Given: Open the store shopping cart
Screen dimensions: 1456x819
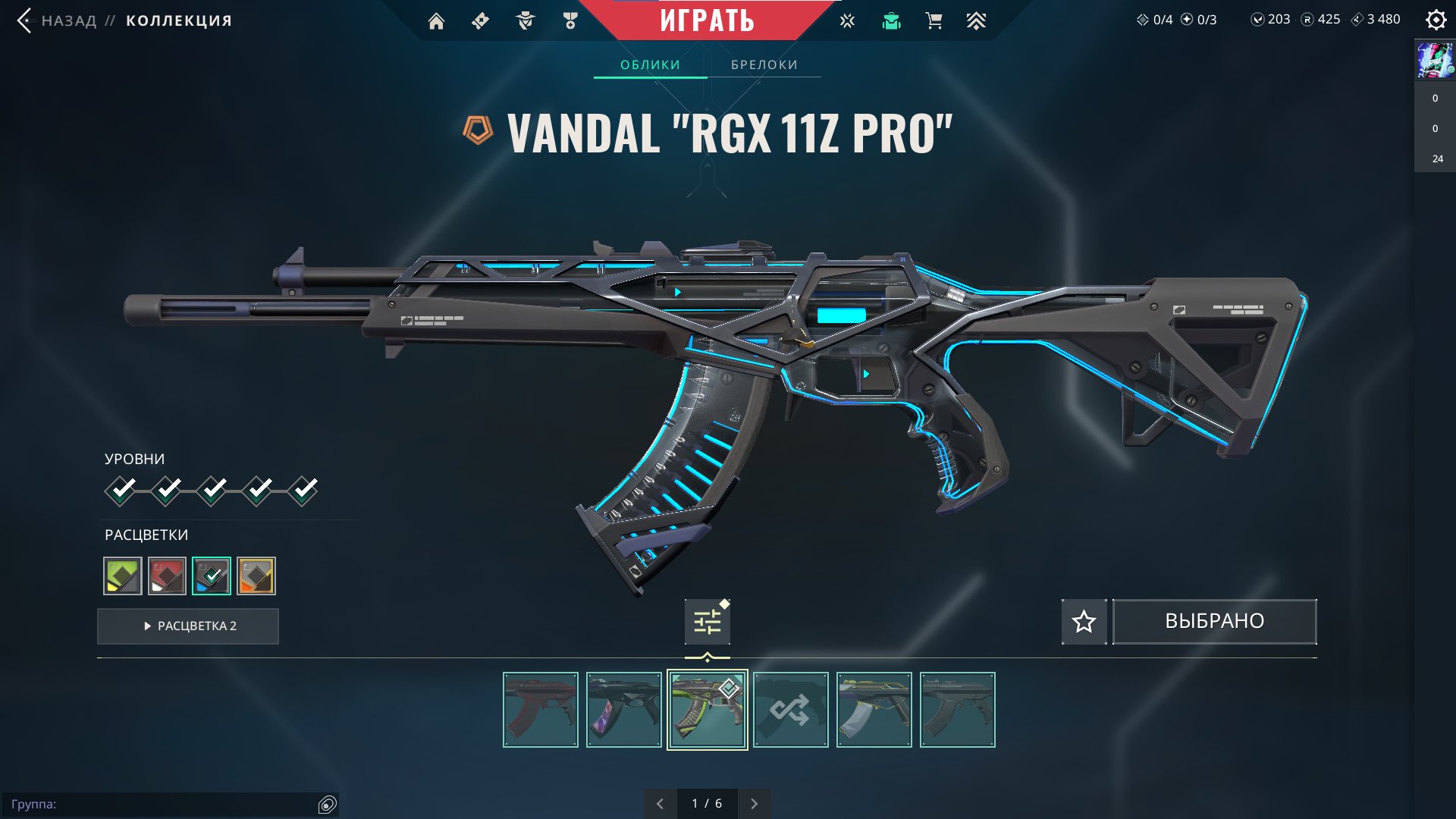Looking at the screenshot, I should tap(934, 21).
